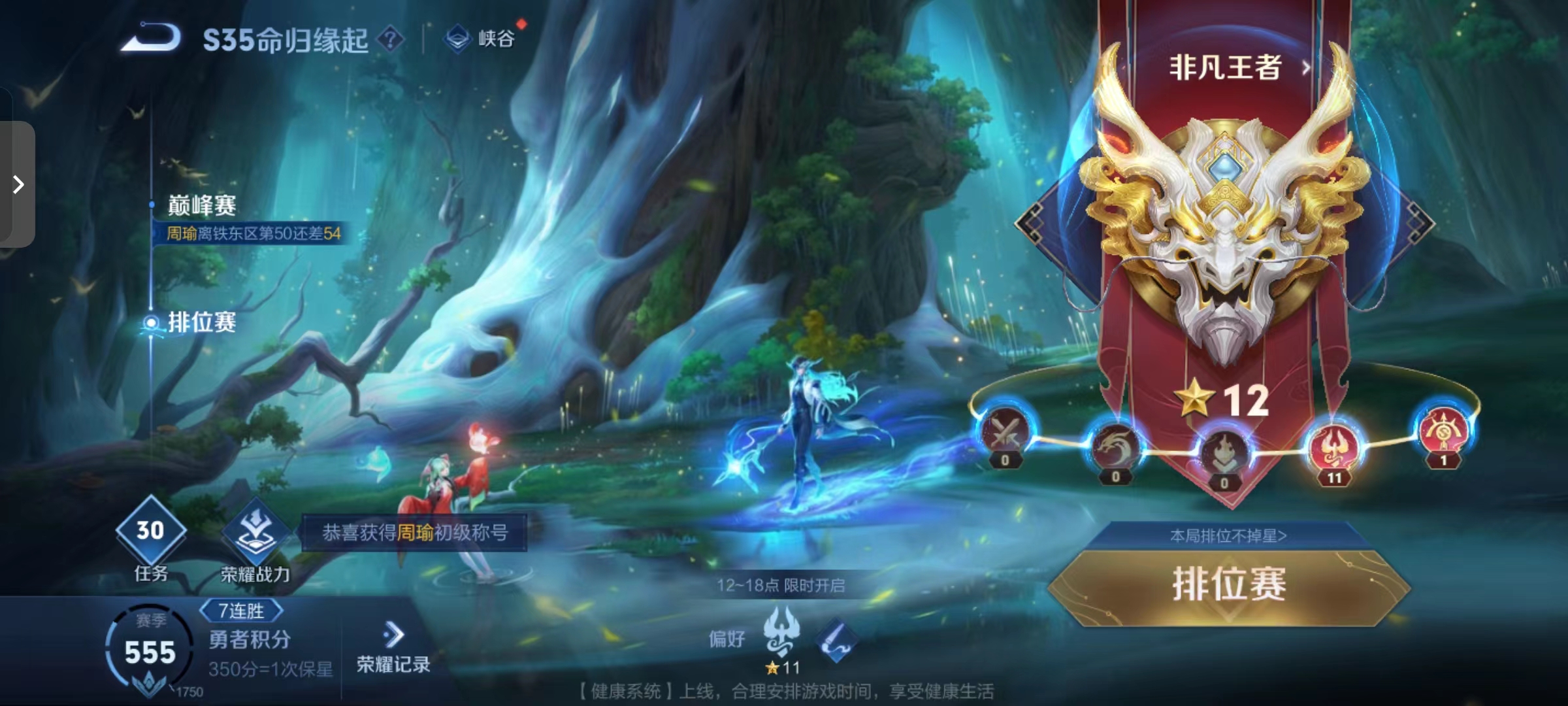The width and height of the screenshot is (1568, 706).
Task: Click the 本局排位不掉星 notice link
Action: tap(1228, 536)
